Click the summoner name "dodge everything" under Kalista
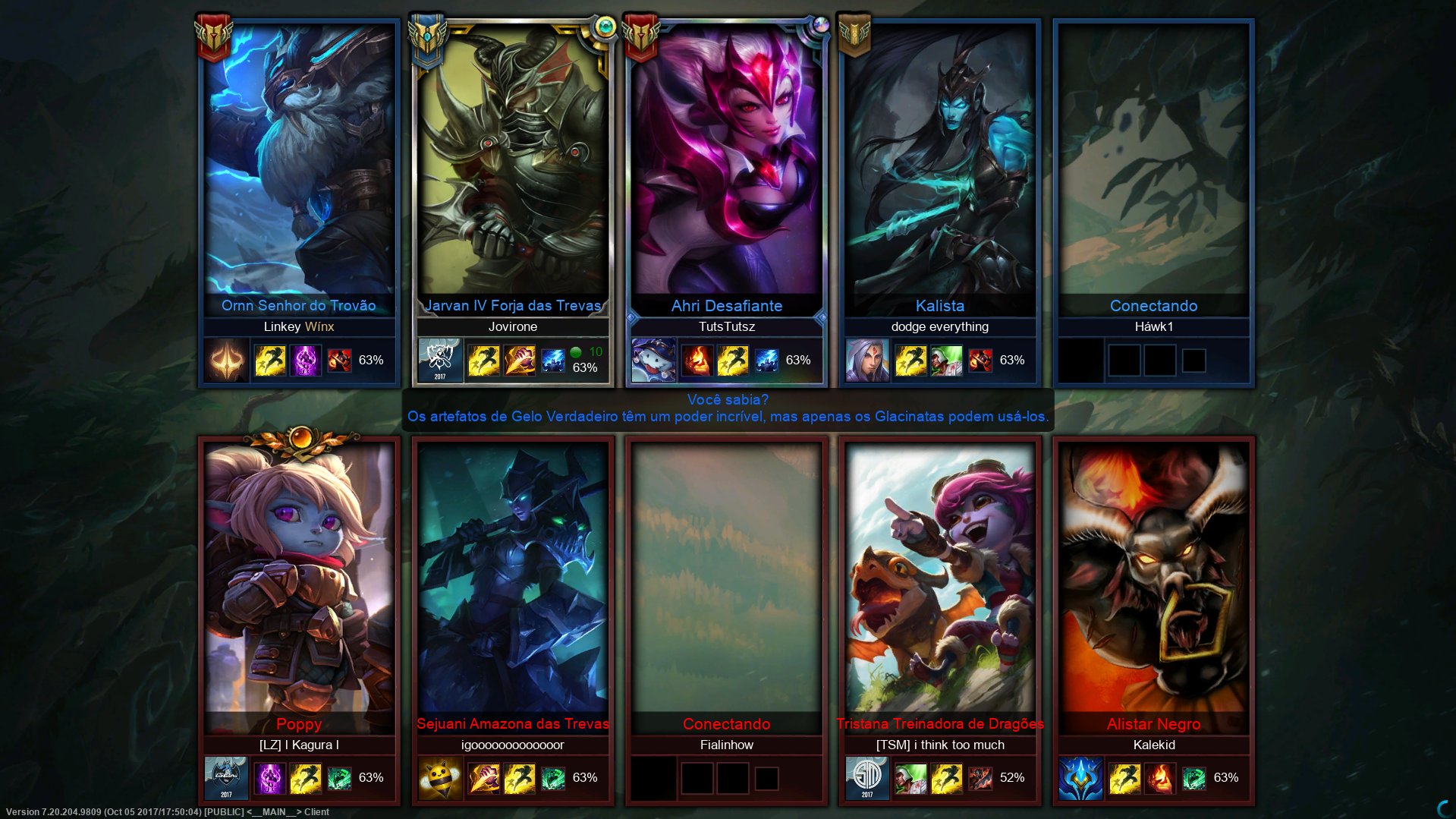The width and height of the screenshot is (1456, 819). pyautogui.click(x=940, y=326)
